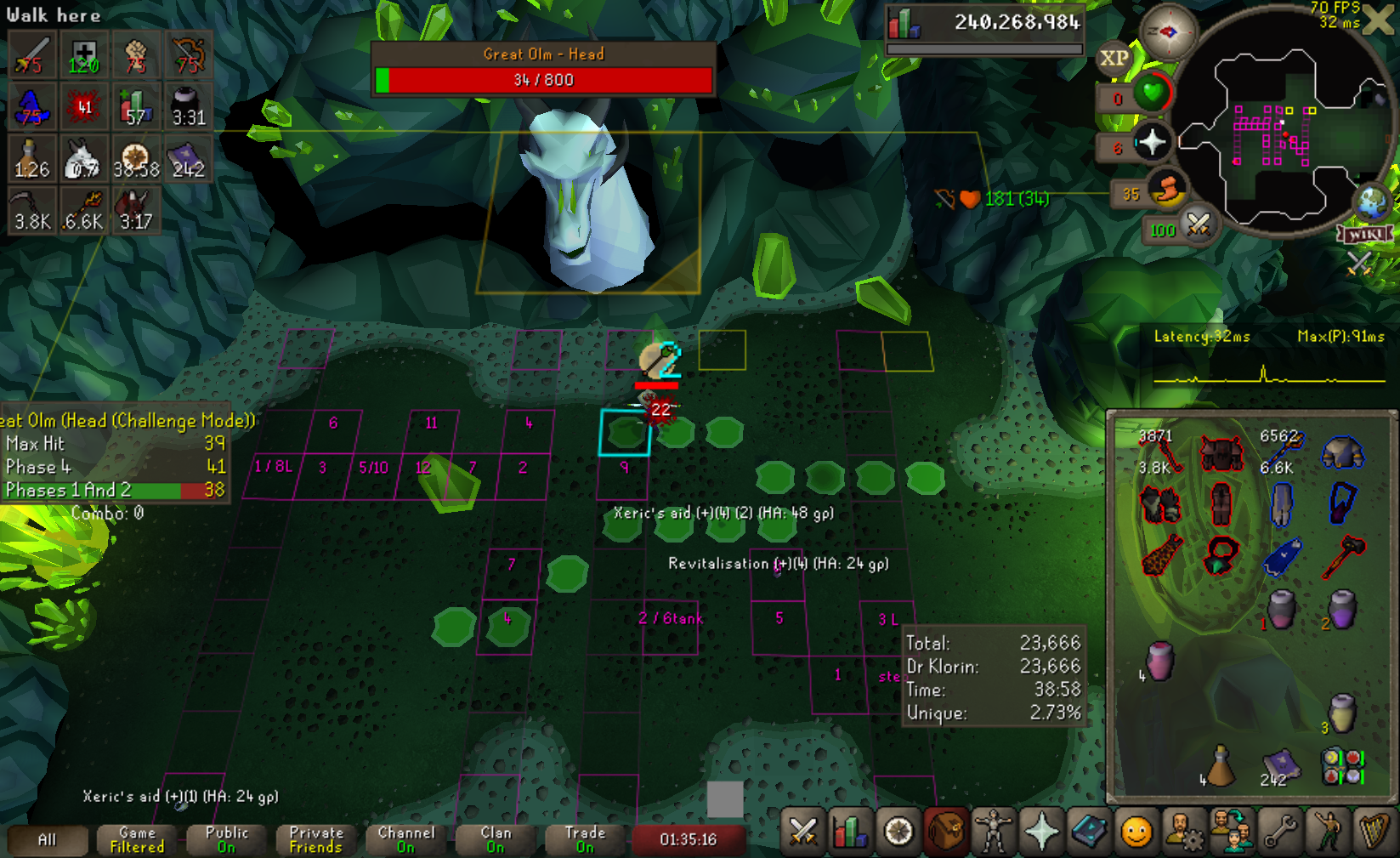Toggle the Quick Prayers orb
Screen dimensions: 1400x858
(x=1152, y=141)
